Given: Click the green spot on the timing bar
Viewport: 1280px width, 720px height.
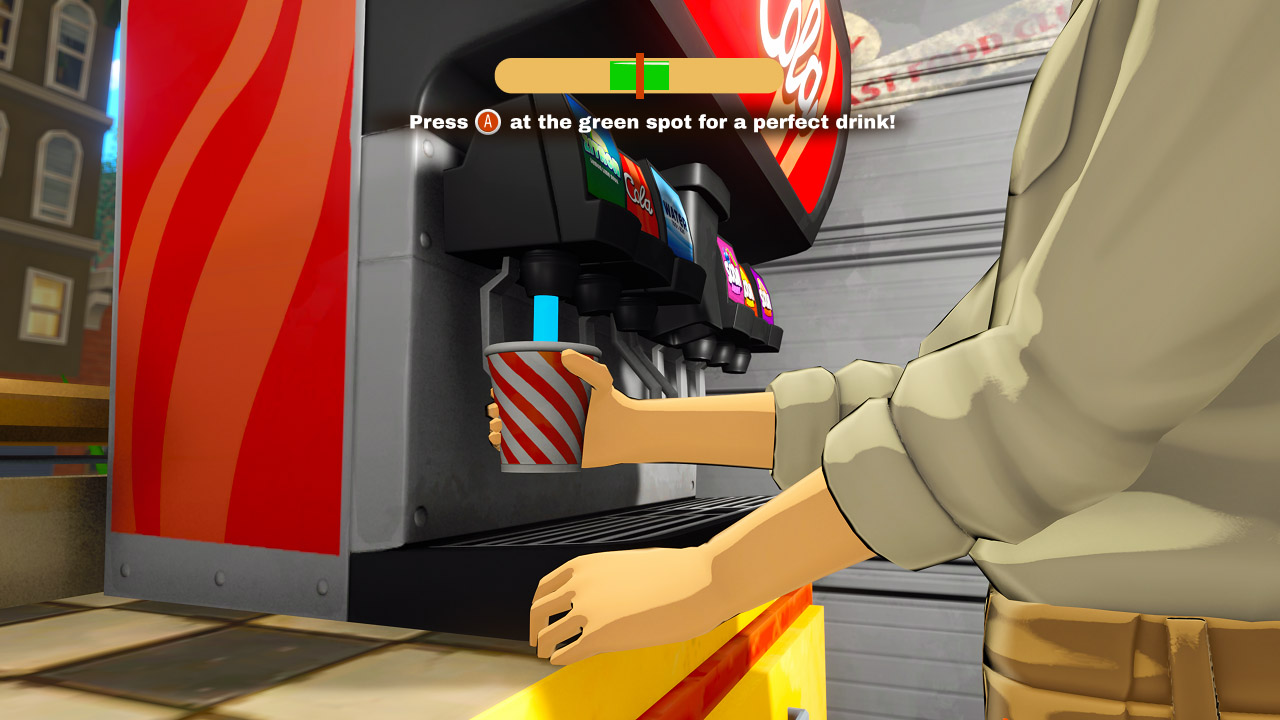Looking at the screenshot, I should tap(620, 72).
